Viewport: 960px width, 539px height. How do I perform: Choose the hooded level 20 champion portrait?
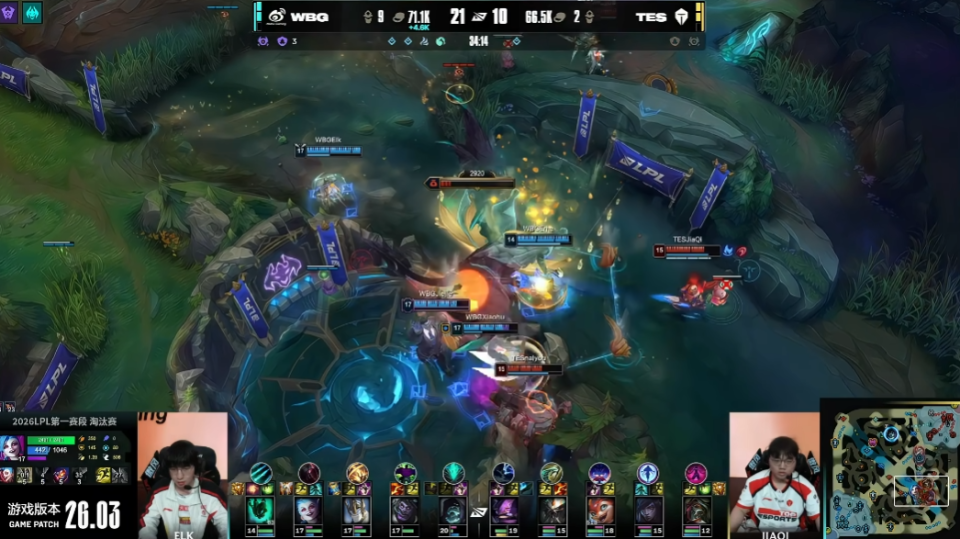pos(454,509)
